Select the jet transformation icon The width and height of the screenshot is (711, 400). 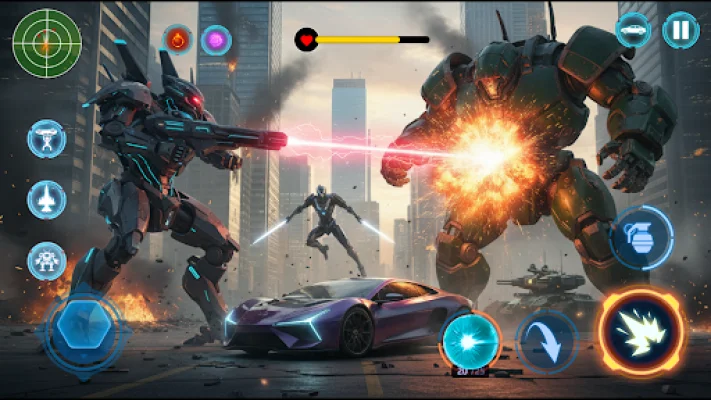[47, 200]
